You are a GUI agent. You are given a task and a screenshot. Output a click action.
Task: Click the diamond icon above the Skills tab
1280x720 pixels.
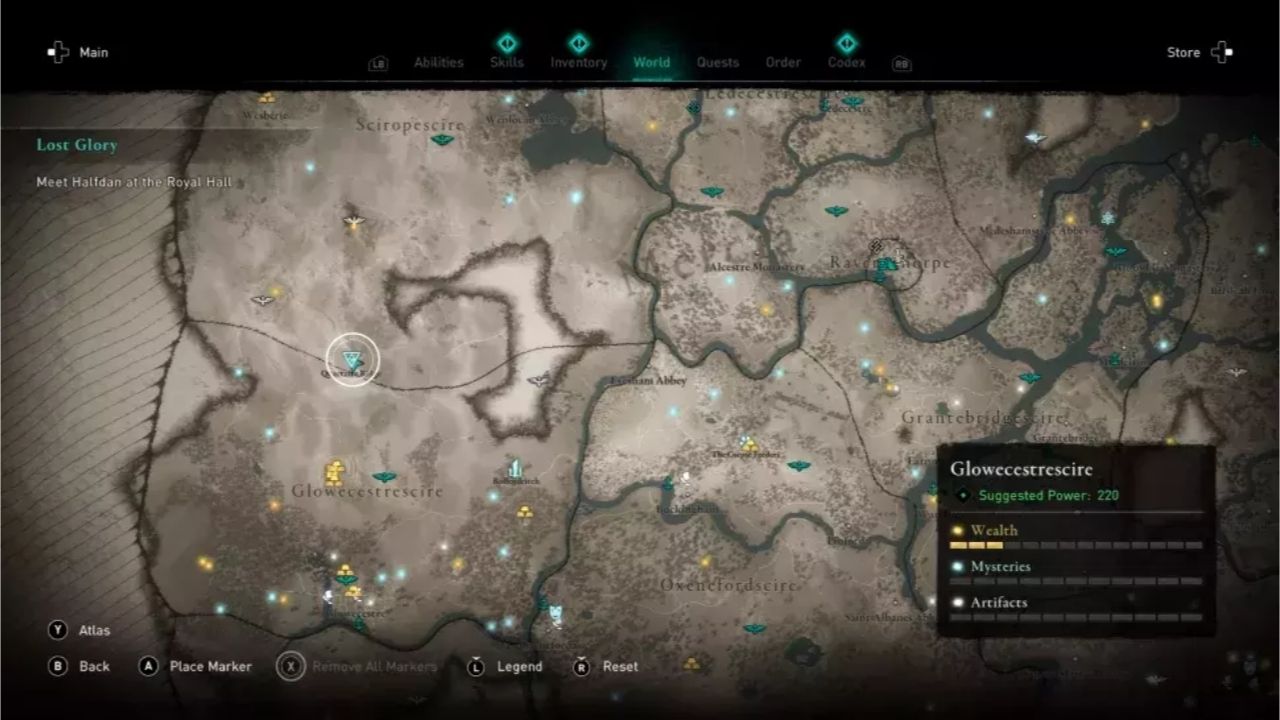pyautogui.click(x=507, y=43)
